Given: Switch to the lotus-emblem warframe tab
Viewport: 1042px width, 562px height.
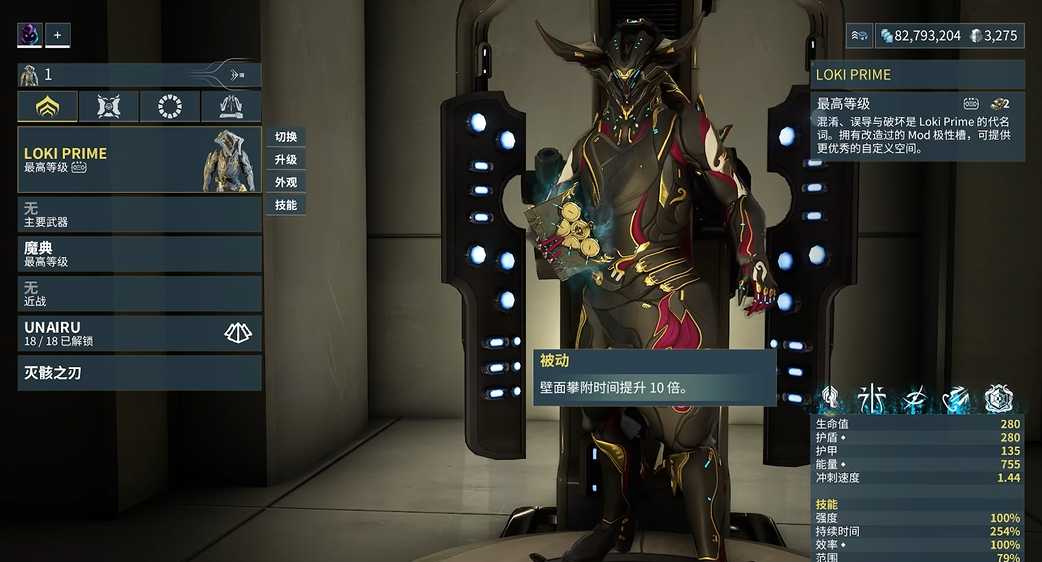Looking at the screenshot, I should (47, 107).
